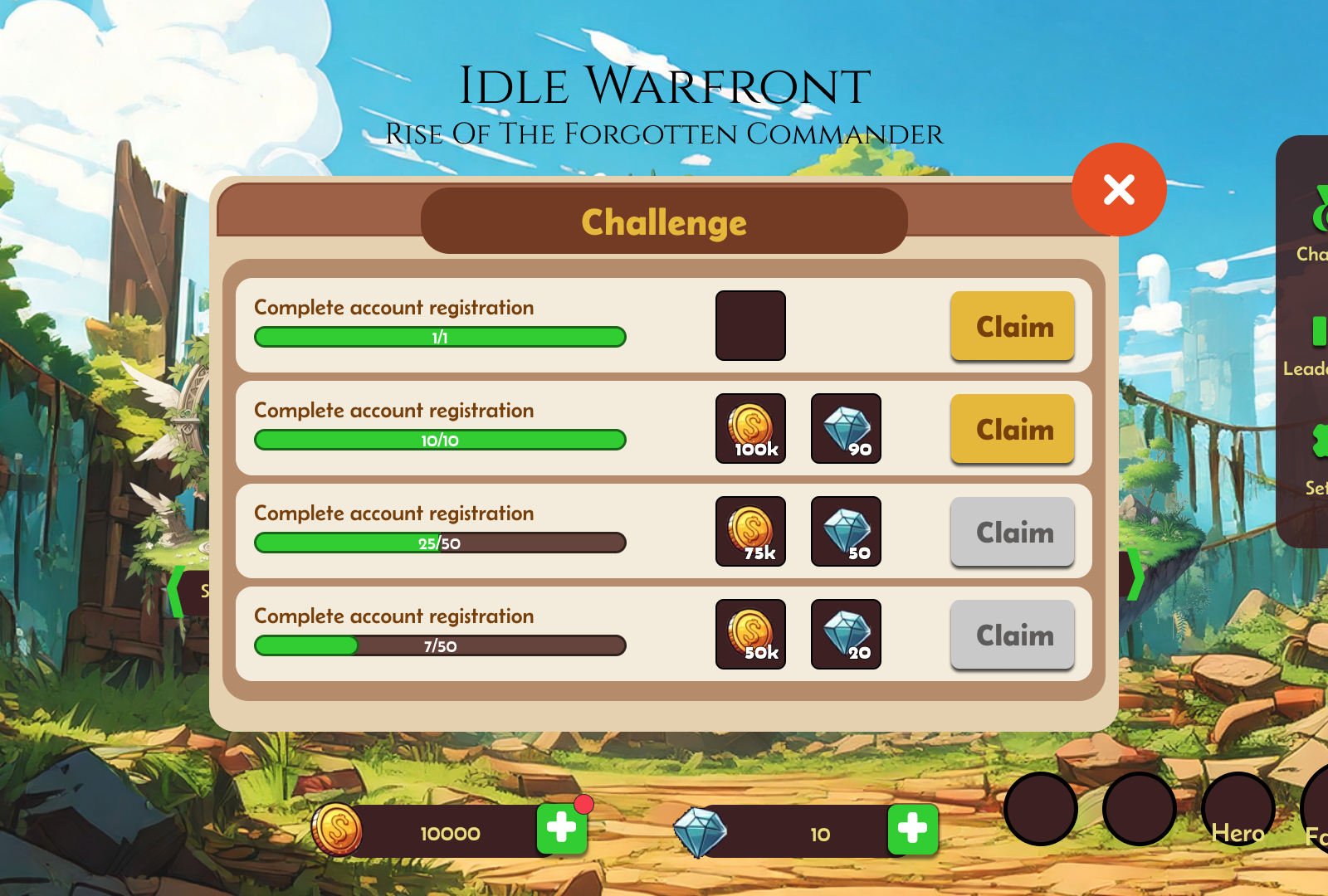Click the empty reward slot in the first challenge row
The height and width of the screenshot is (896, 1328).
(x=750, y=325)
